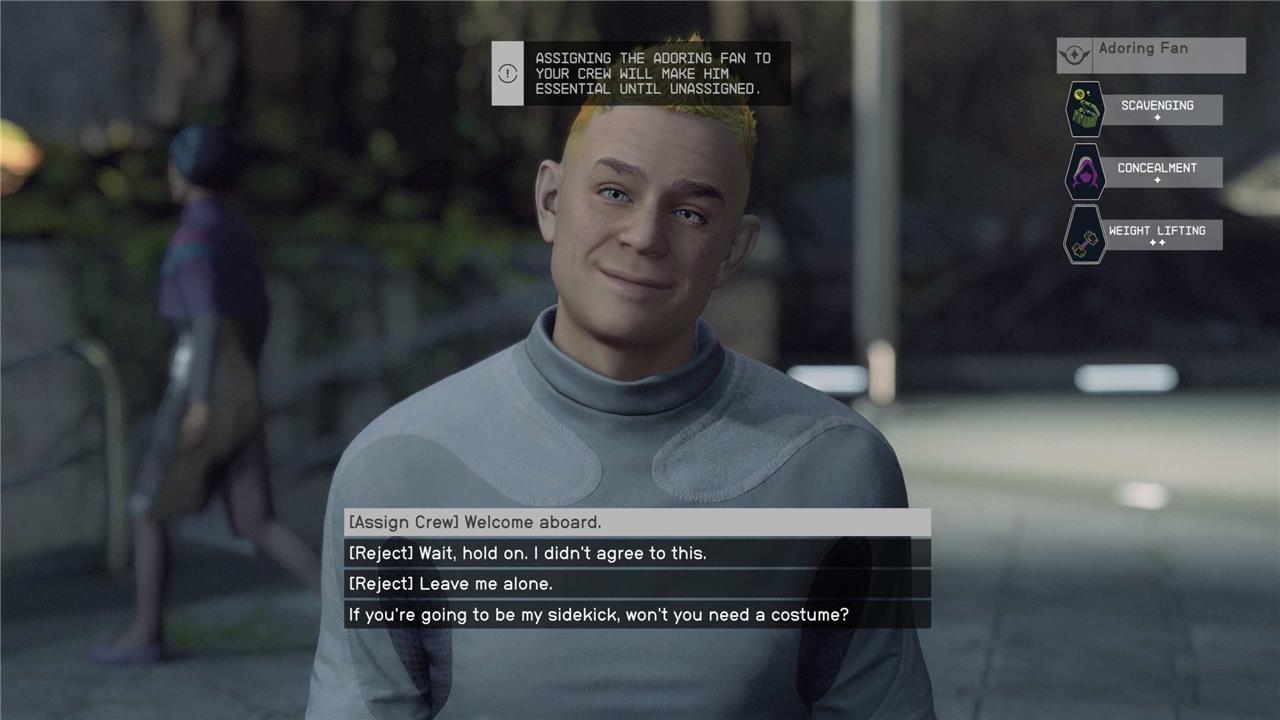Choose the Assign Crew Welcome aboard reply
This screenshot has height=720, width=1280.
pos(637,522)
